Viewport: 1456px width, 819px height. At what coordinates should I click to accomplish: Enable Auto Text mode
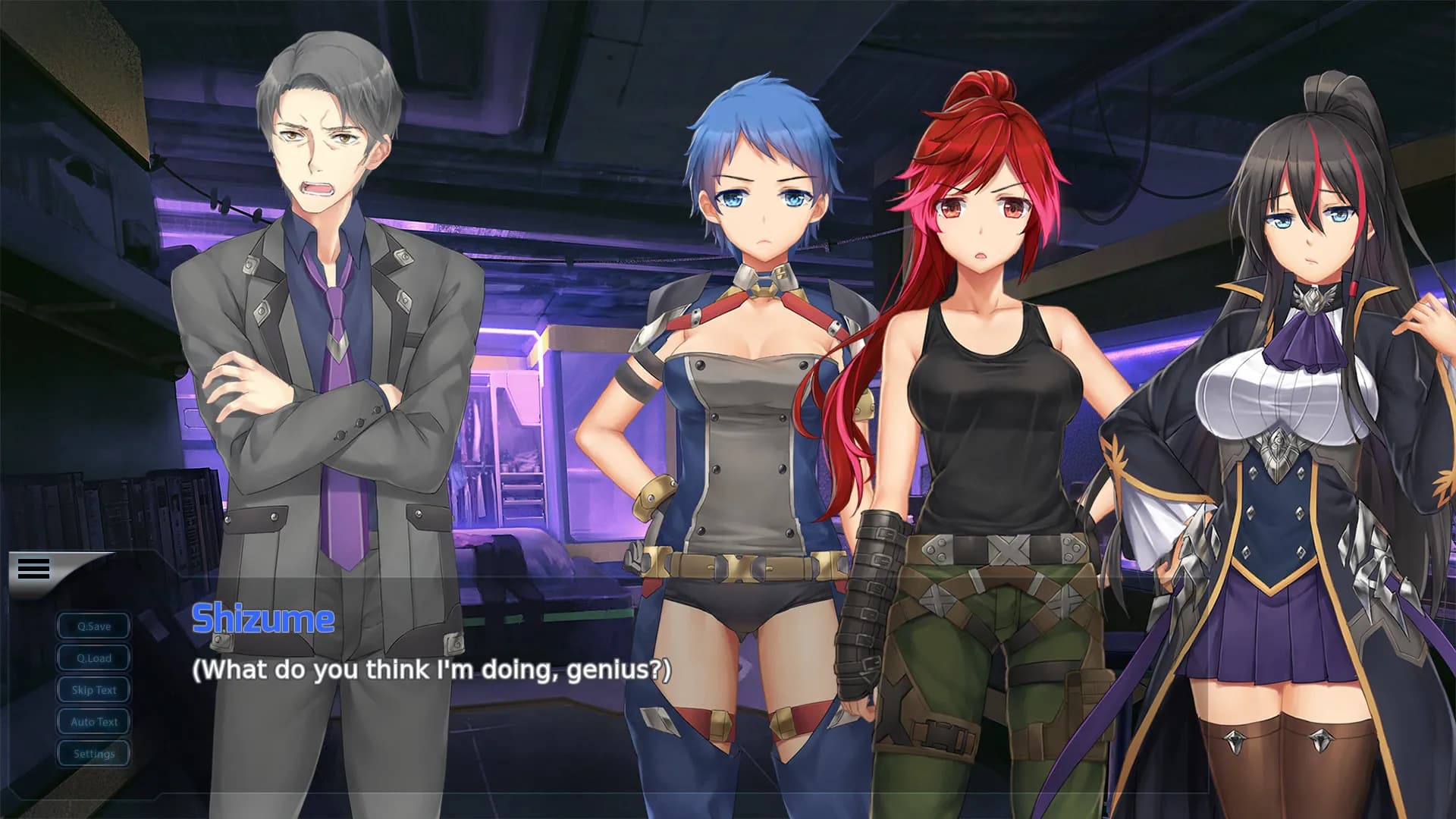pyautogui.click(x=93, y=721)
